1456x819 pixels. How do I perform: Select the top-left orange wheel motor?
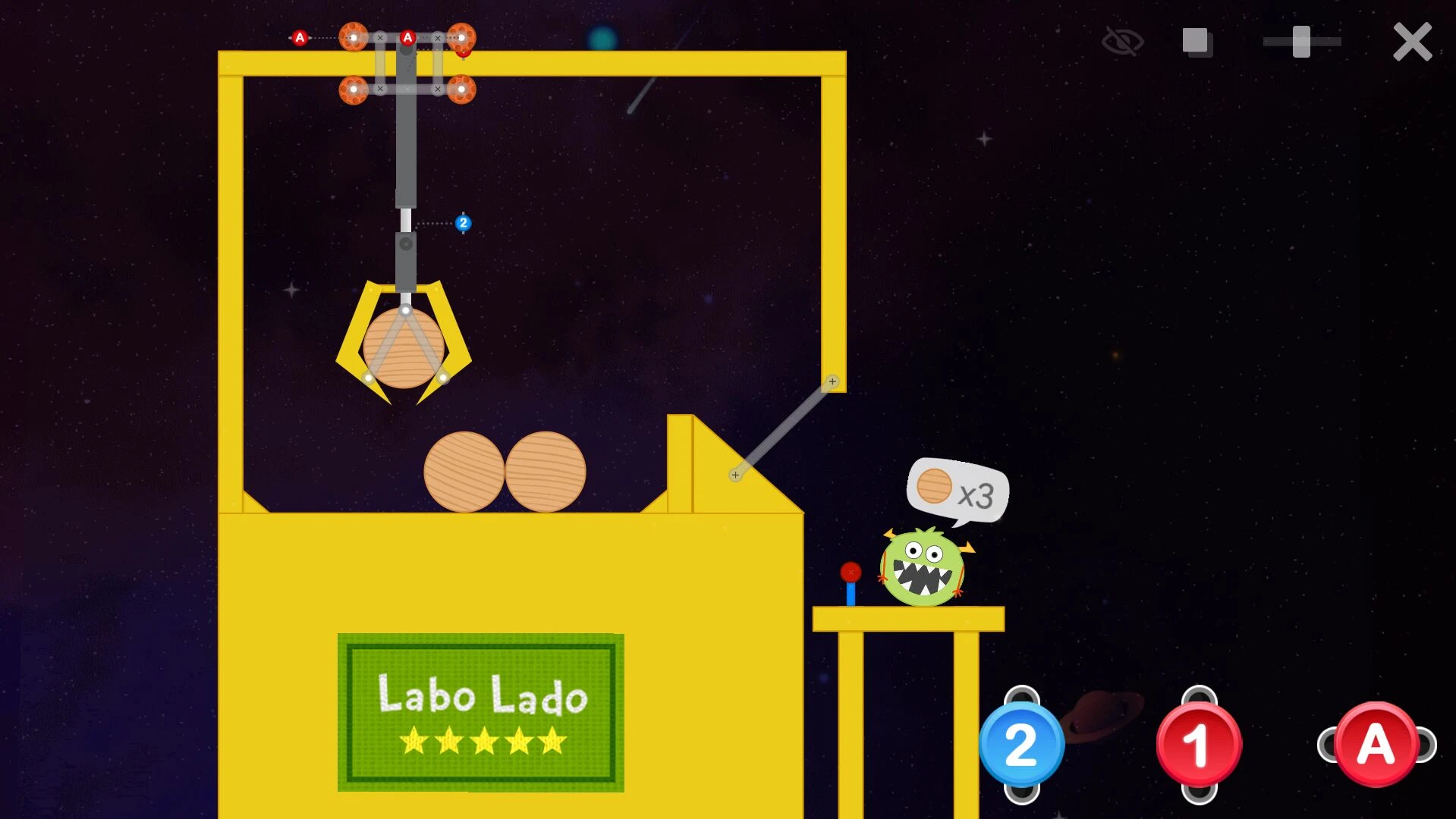click(354, 36)
